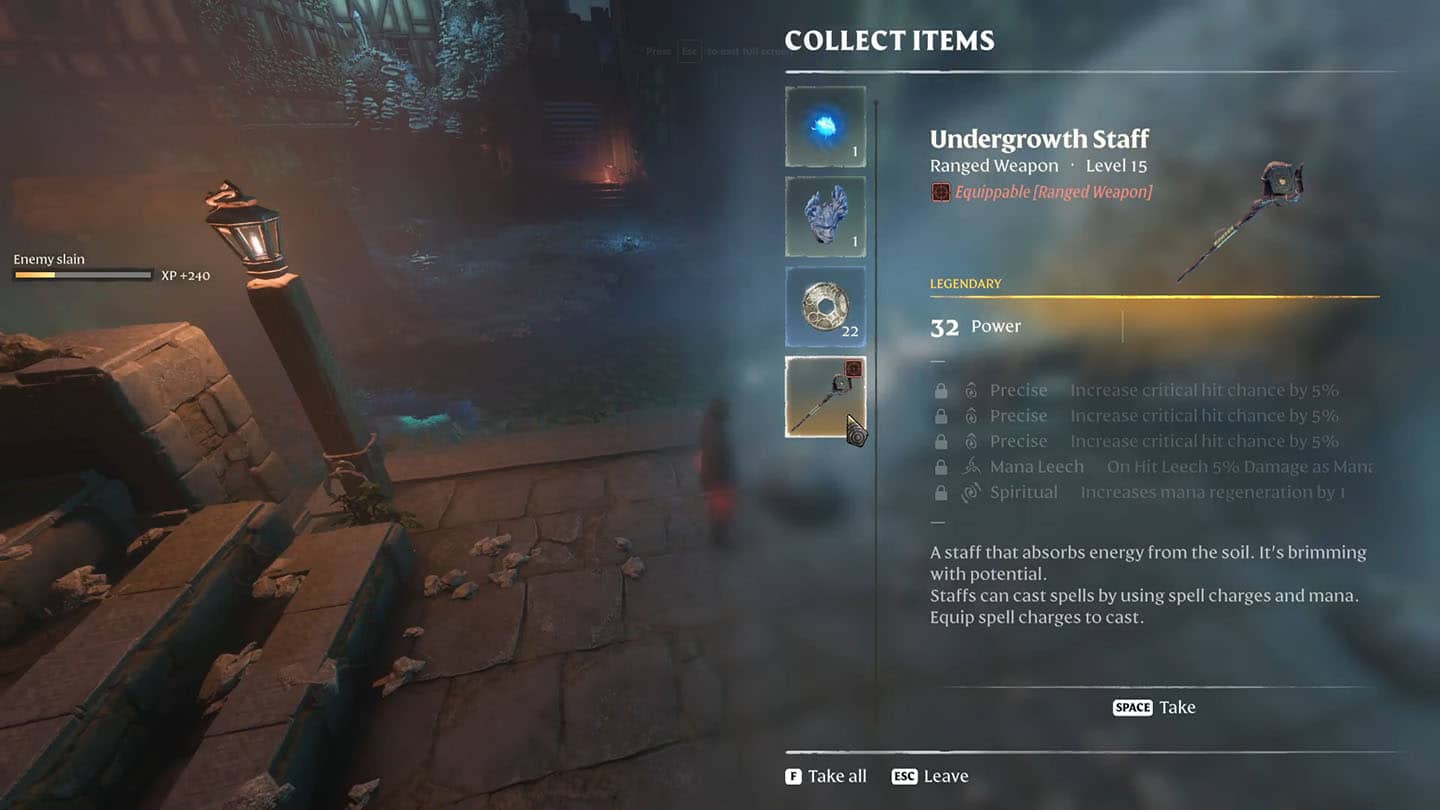Click the stack of 22 coins
This screenshot has height=810, width=1440.
[825, 306]
